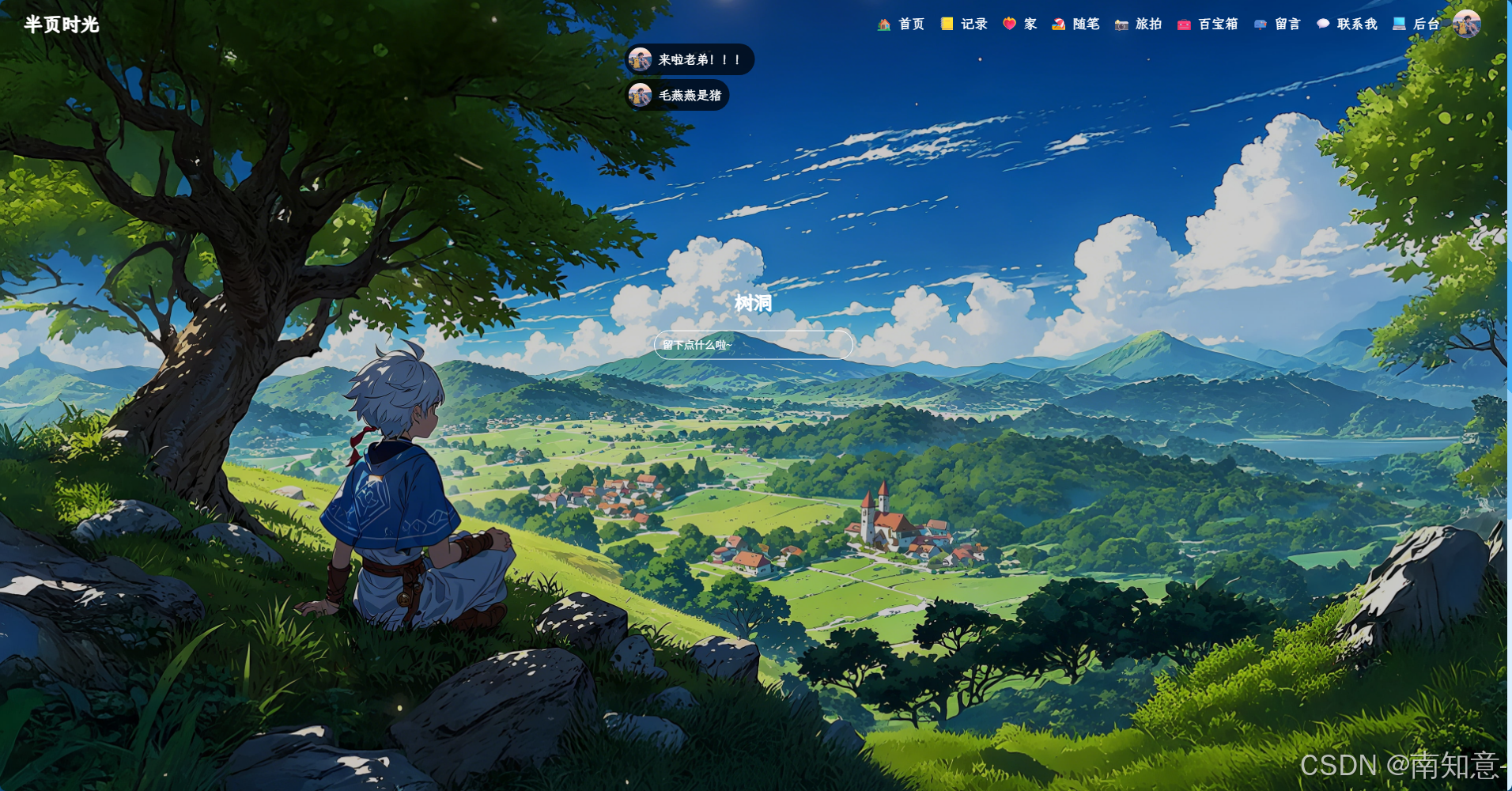Select the 毛燕燕是猪 message bubble
Image resolution: width=1512 pixels, height=791 pixels.
pos(678,96)
